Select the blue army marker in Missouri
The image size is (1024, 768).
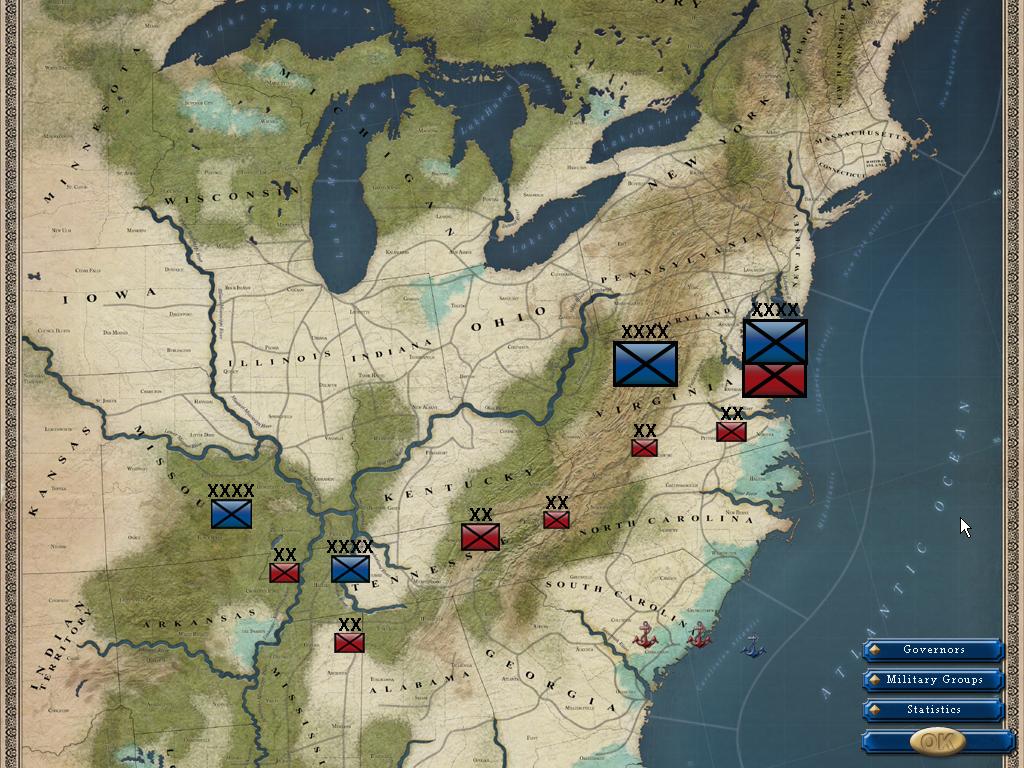(231, 514)
